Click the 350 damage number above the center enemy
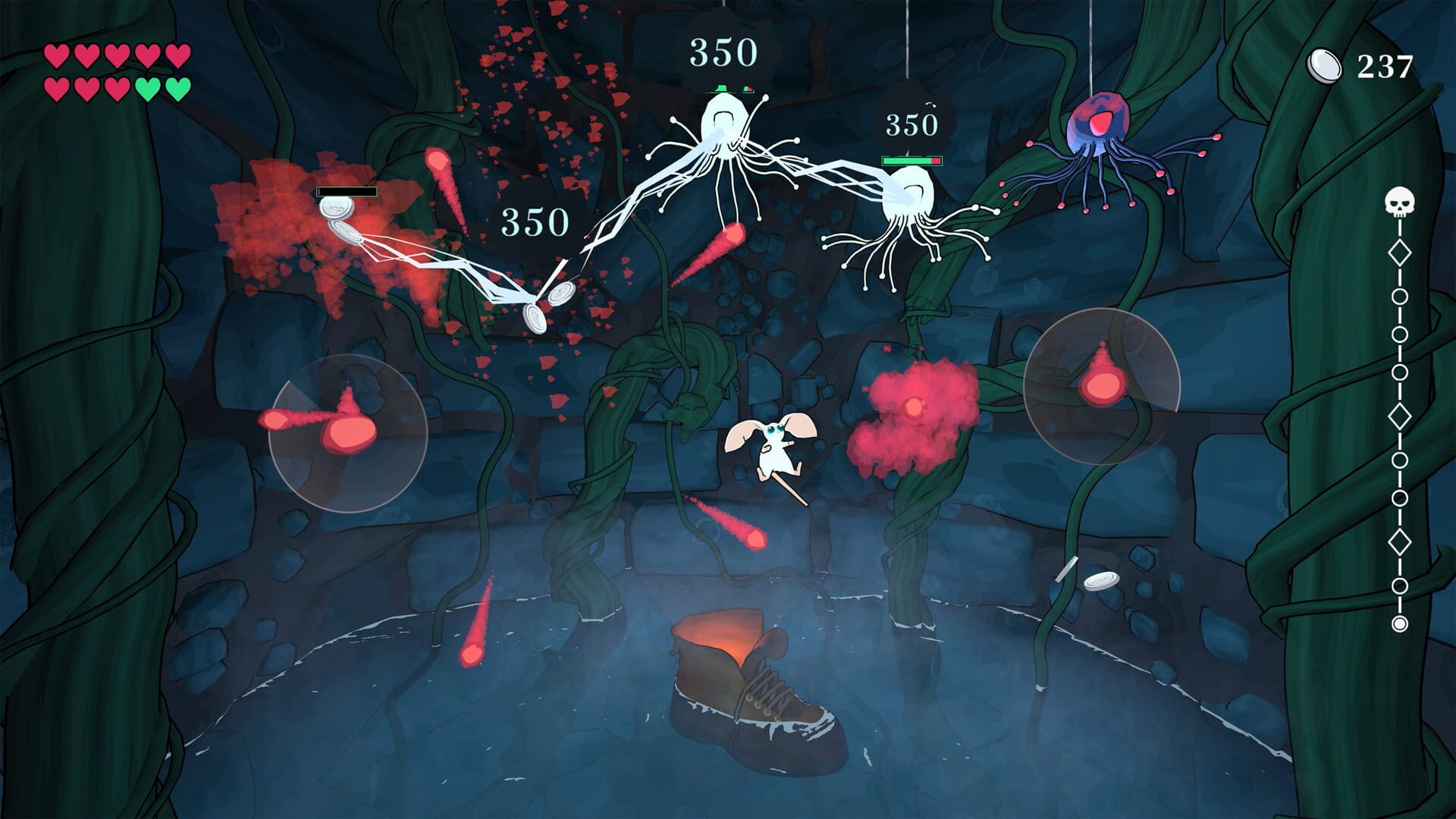The image size is (1456, 819). (x=722, y=52)
